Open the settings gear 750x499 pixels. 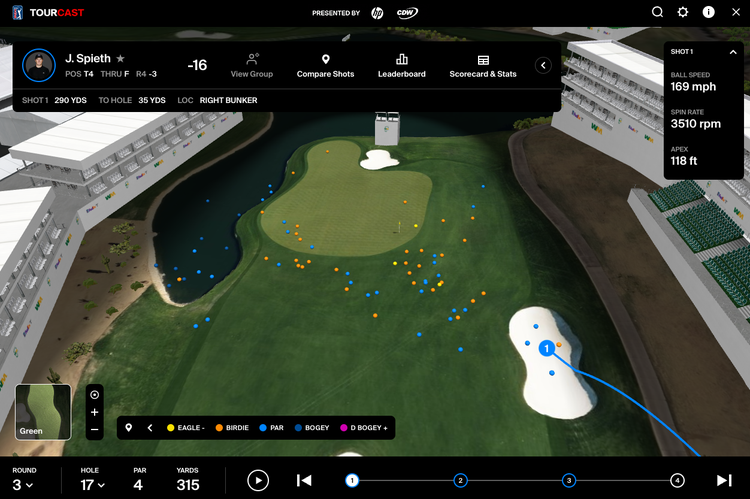683,12
